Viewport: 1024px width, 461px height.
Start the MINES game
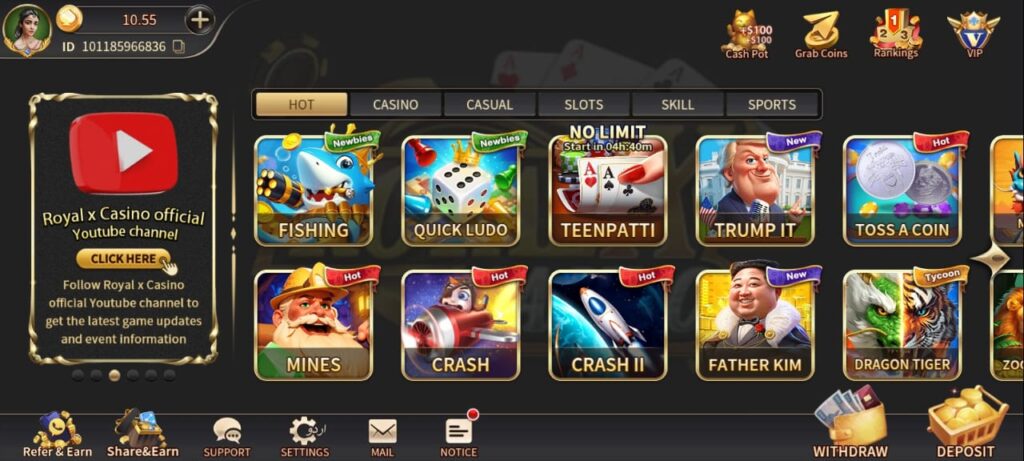(314, 325)
